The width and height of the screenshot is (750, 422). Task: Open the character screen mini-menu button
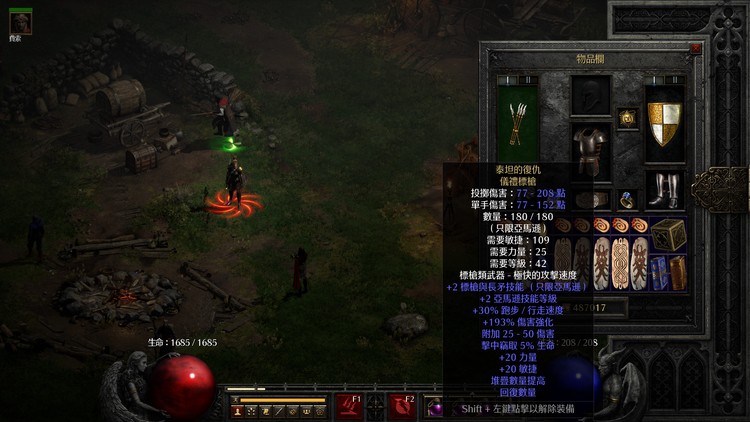tap(239, 410)
